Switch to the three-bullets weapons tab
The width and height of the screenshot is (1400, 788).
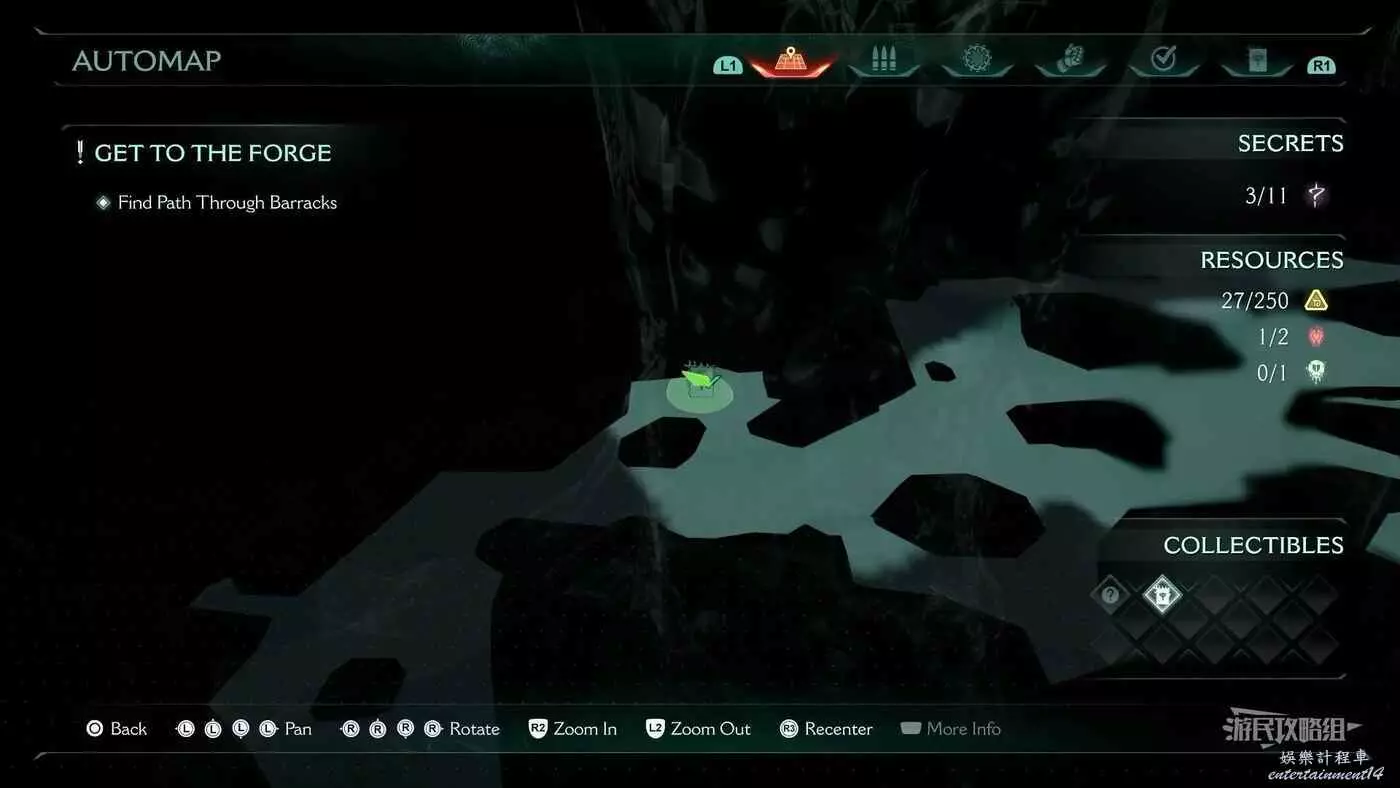tap(883, 60)
